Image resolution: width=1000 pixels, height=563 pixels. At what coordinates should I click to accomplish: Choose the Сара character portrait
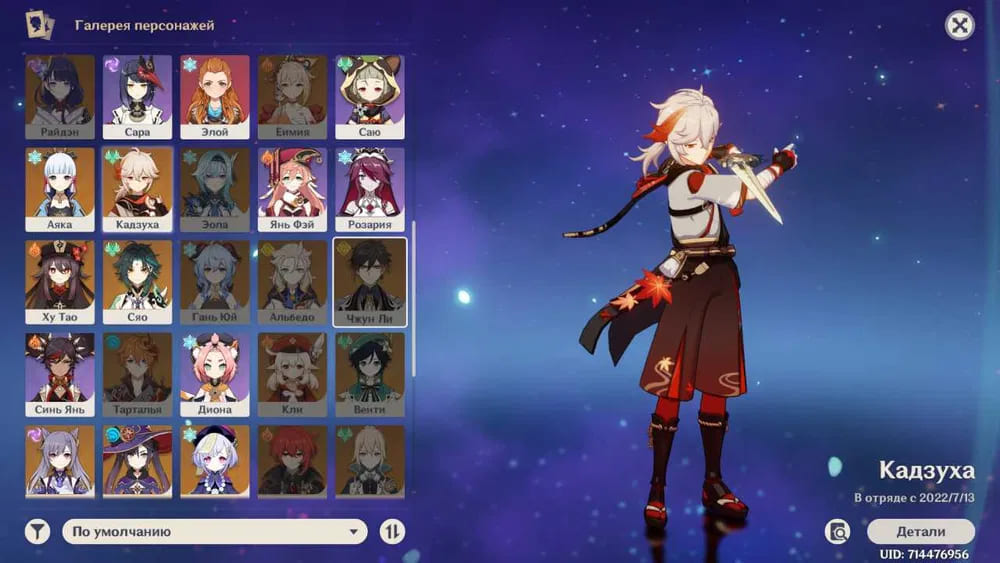pos(137,96)
